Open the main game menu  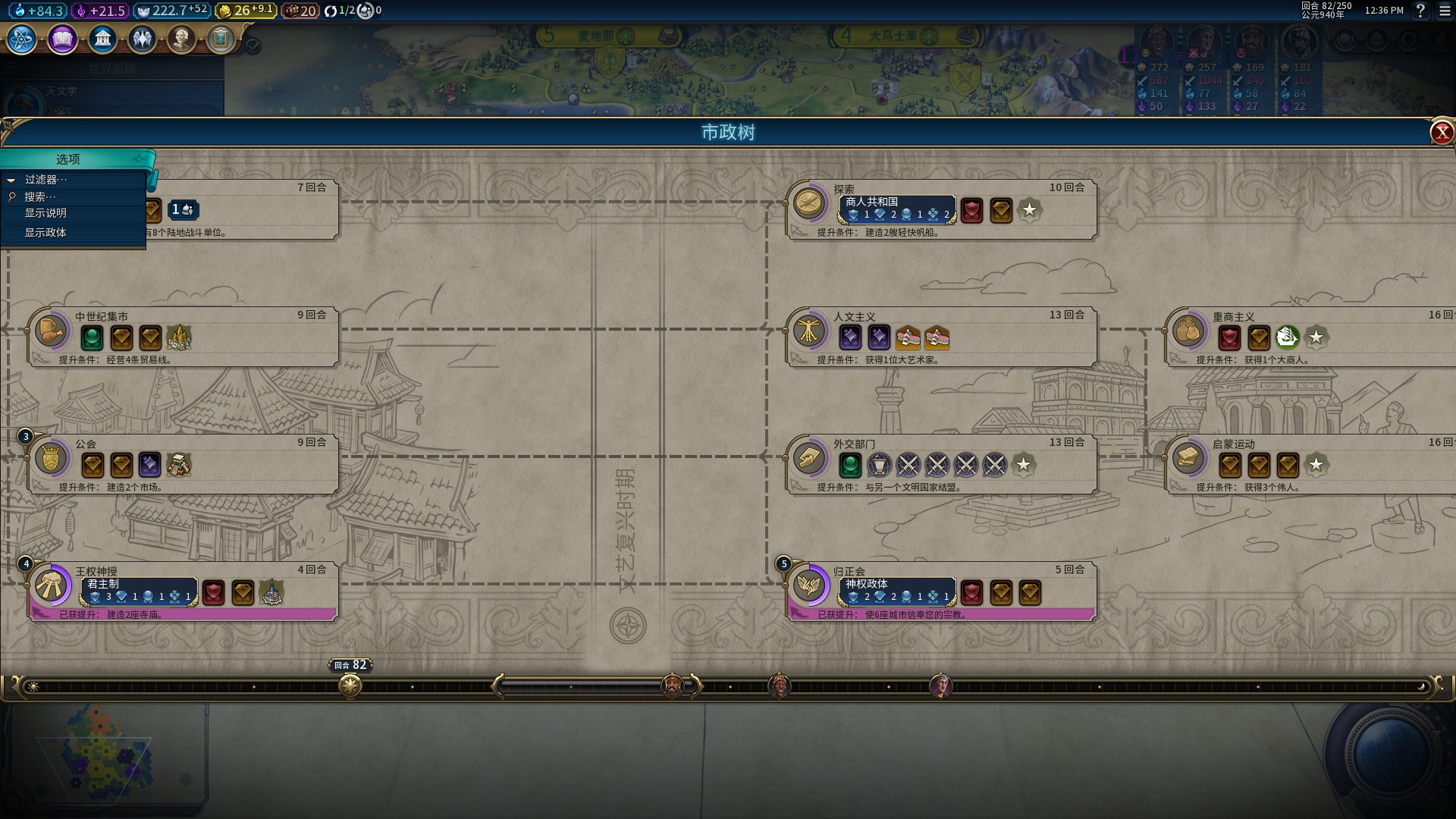point(1444,11)
